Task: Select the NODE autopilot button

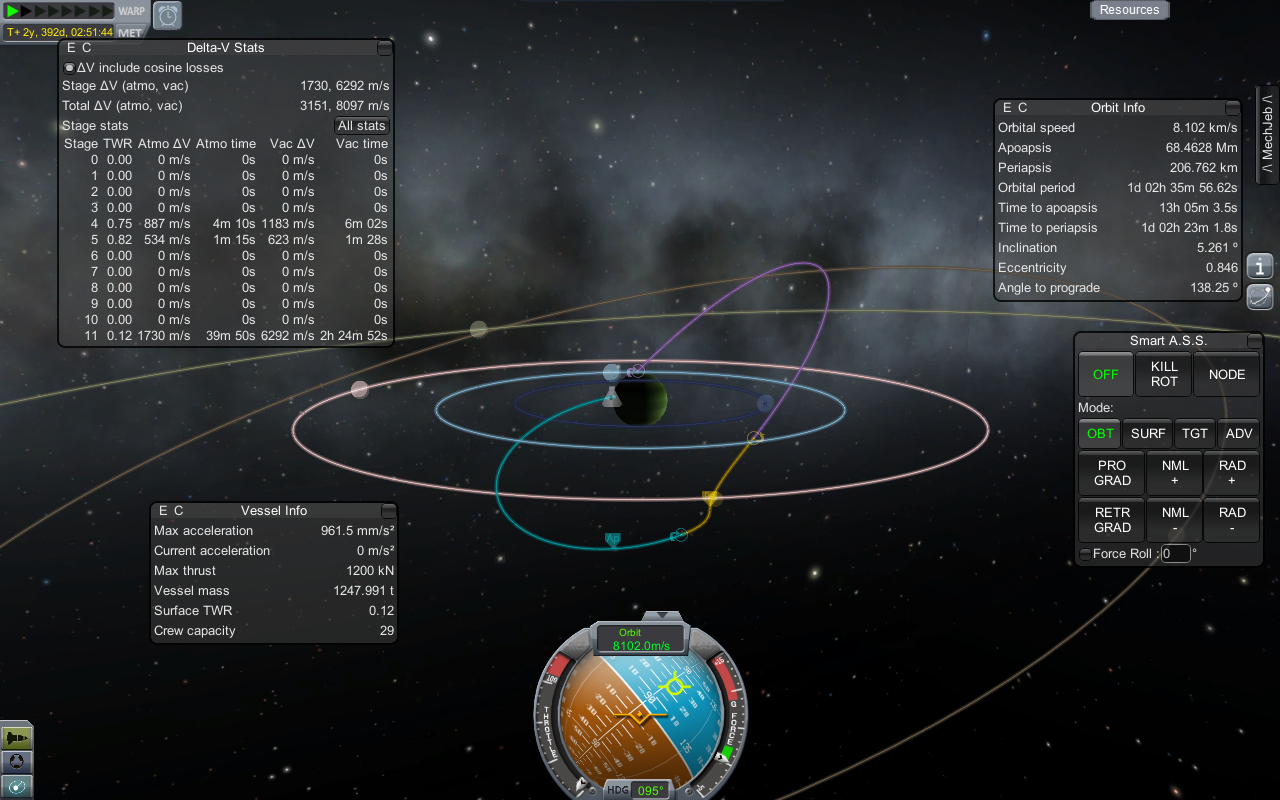Action: 1226,374
